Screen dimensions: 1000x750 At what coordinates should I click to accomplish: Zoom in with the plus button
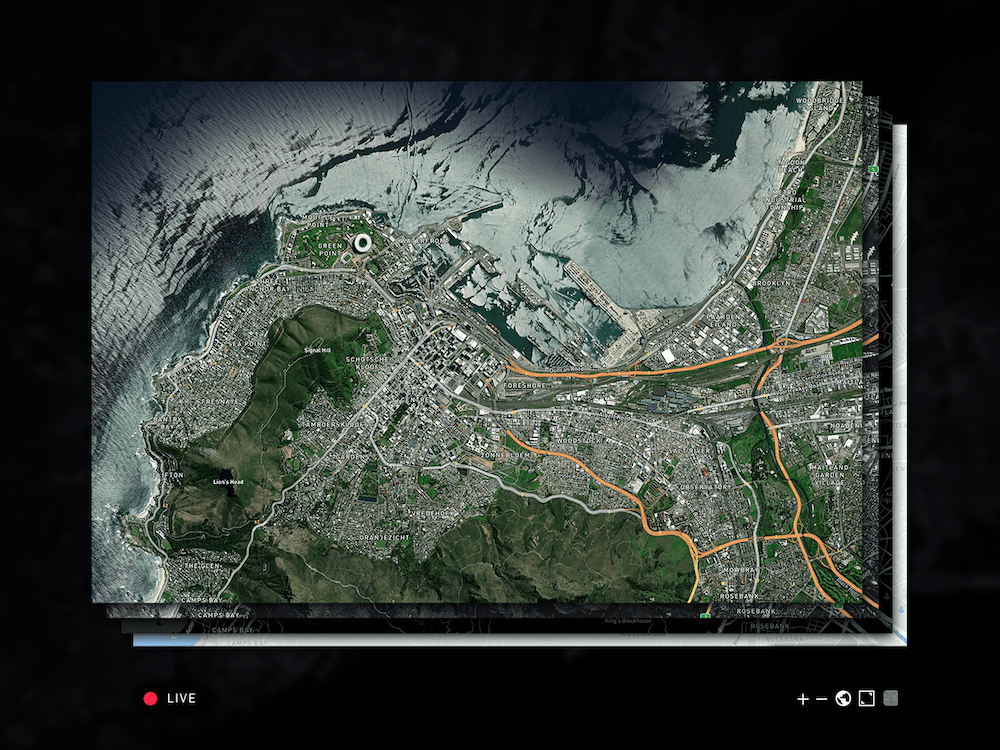802,699
